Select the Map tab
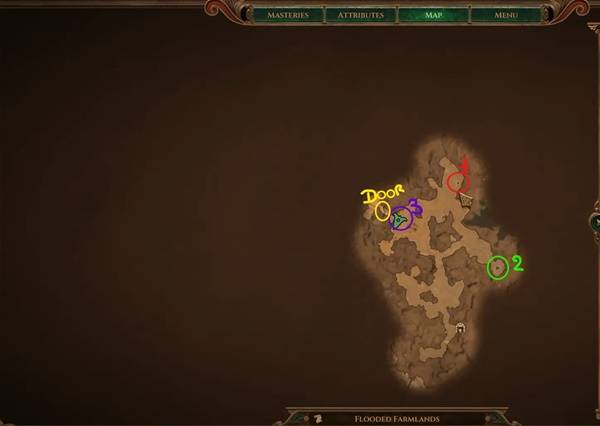600x426 pixels. tap(433, 15)
